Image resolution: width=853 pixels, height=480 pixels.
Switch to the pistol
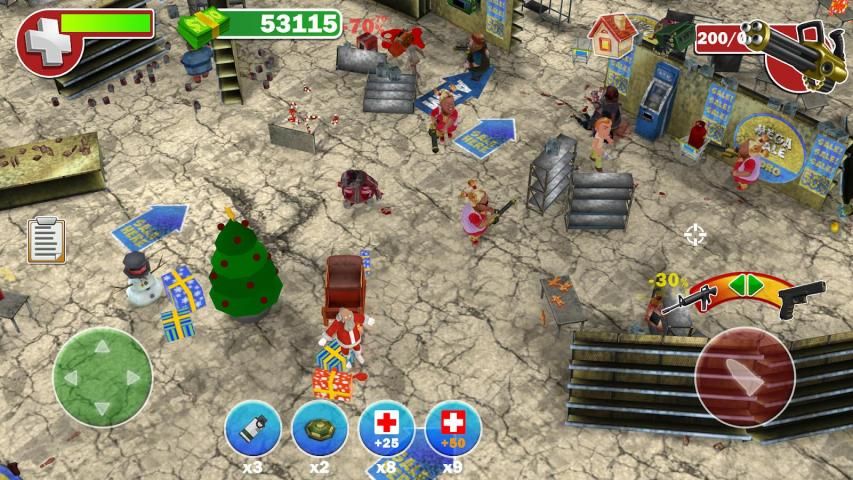[x=801, y=297]
